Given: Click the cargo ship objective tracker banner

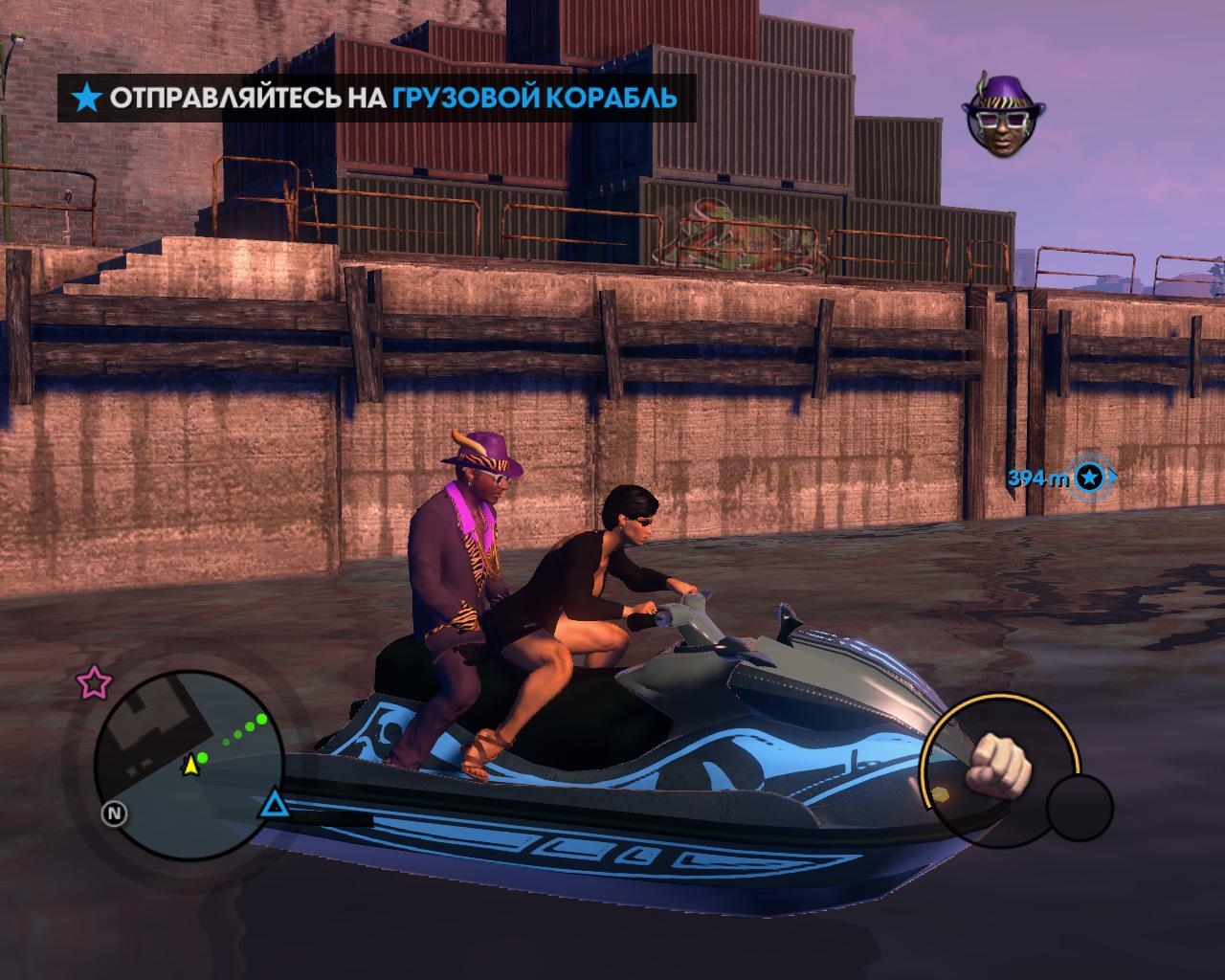Looking at the screenshot, I should pyautogui.click(x=376, y=98).
